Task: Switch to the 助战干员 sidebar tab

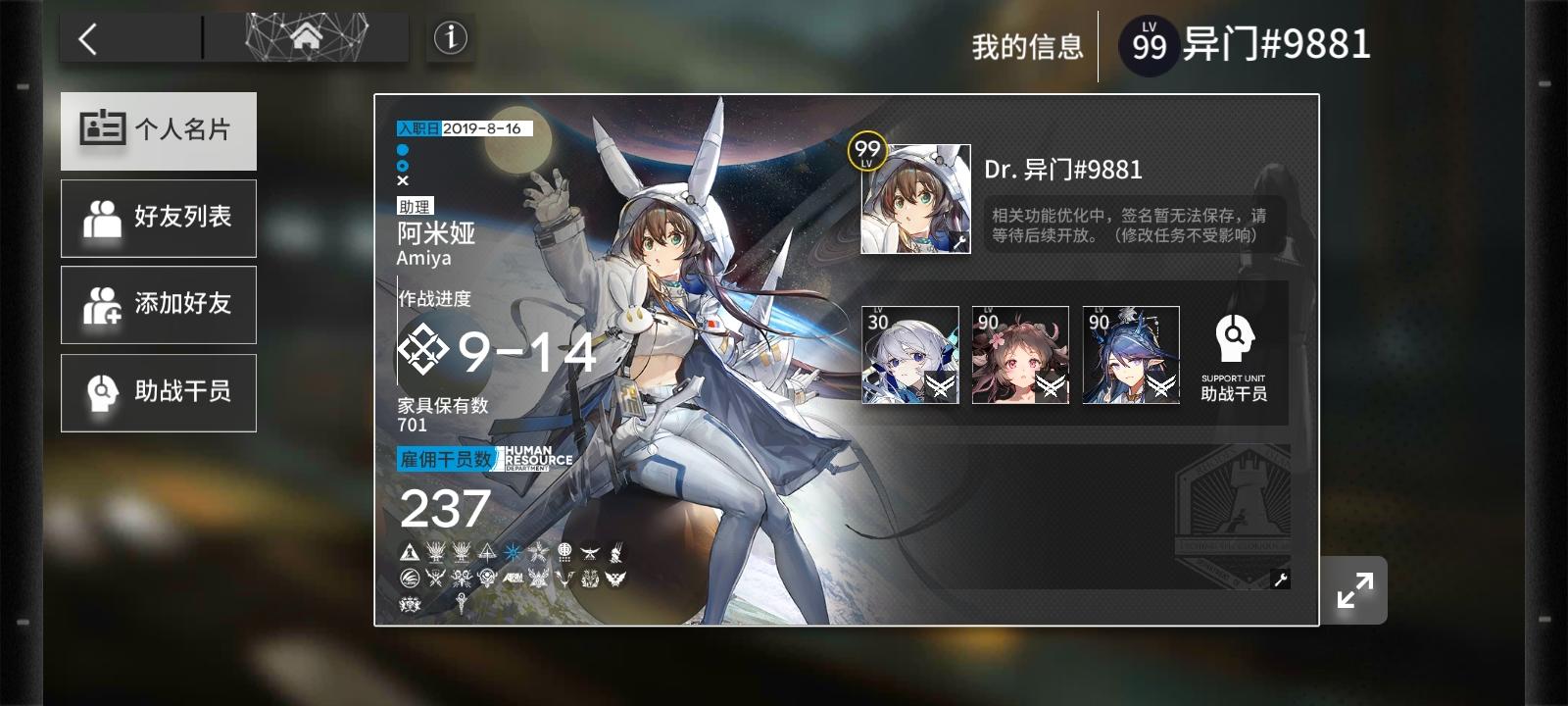Action: (x=158, y=391)
